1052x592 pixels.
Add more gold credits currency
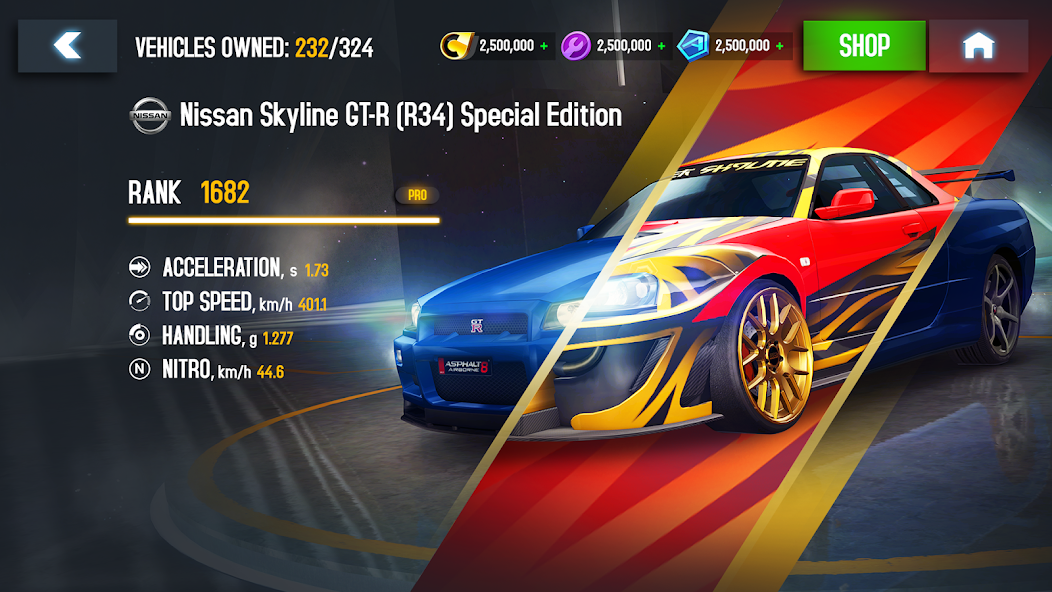[x=544, y=46]
